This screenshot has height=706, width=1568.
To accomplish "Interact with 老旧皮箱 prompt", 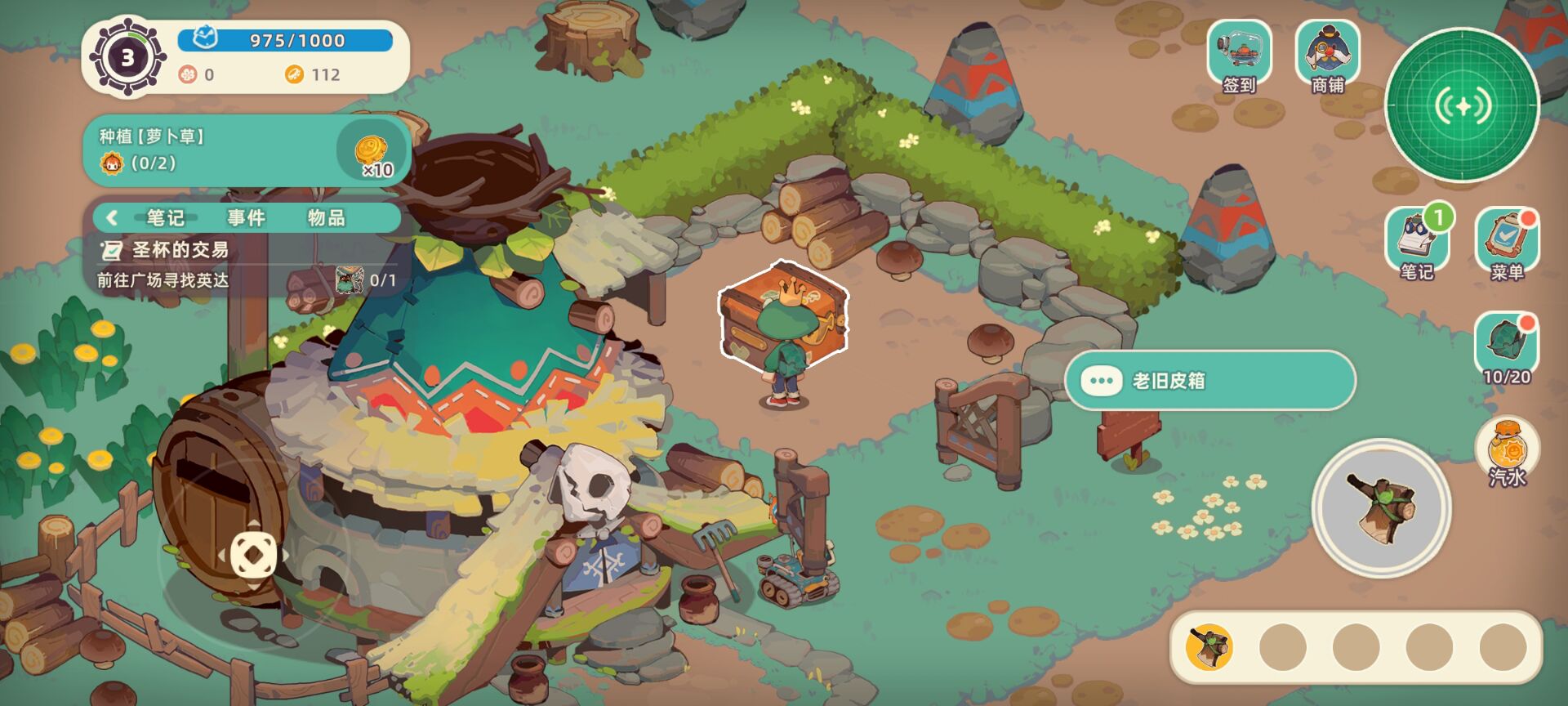I will [x=1209, y=381].
